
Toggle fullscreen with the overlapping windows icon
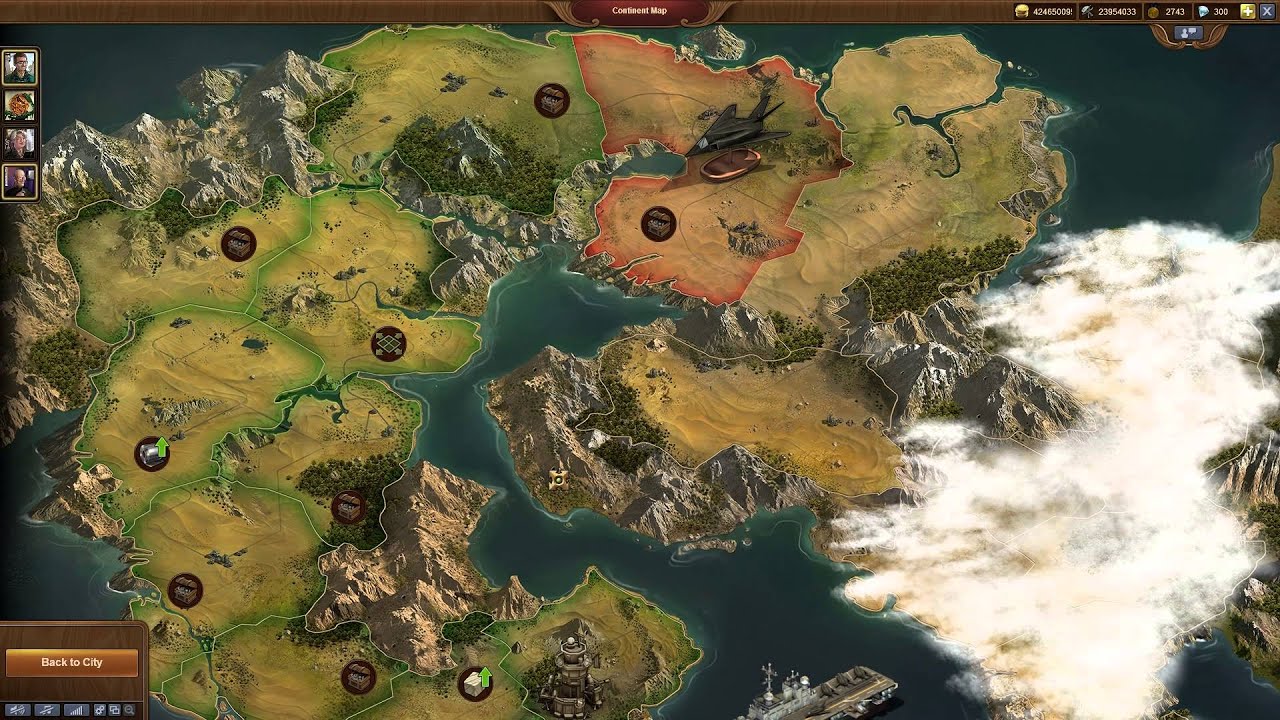point(115,709)
